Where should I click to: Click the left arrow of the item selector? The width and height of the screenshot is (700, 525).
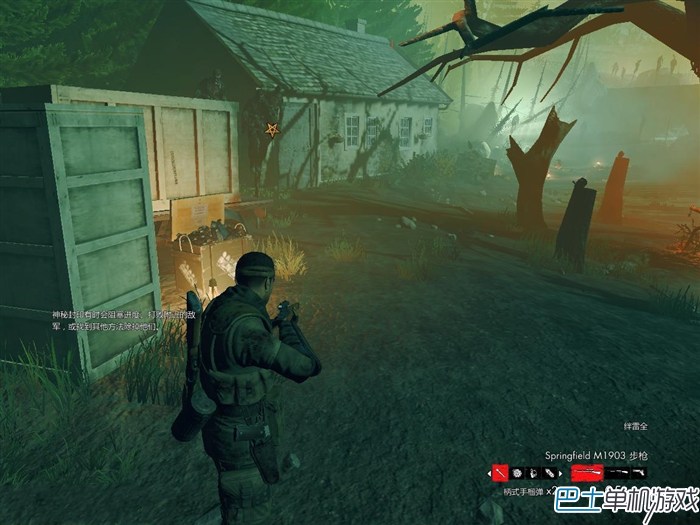[x=490, y=472]
